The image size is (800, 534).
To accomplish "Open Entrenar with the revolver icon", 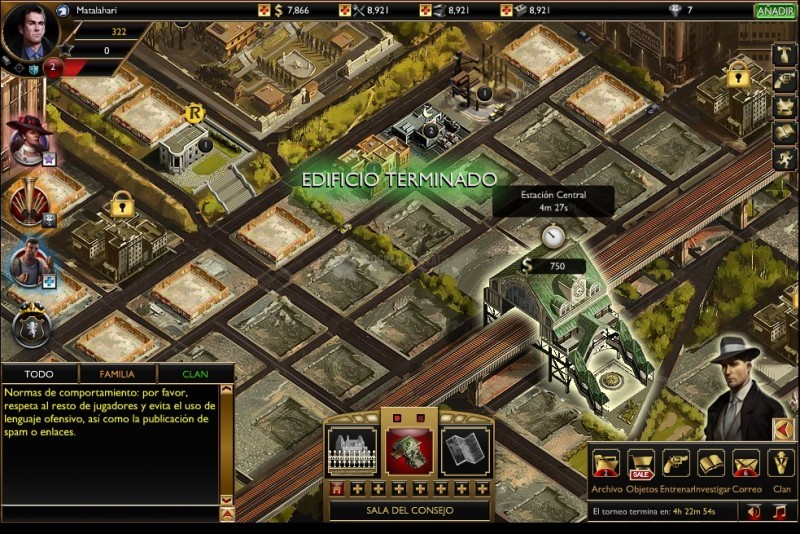I will (675, 464).
